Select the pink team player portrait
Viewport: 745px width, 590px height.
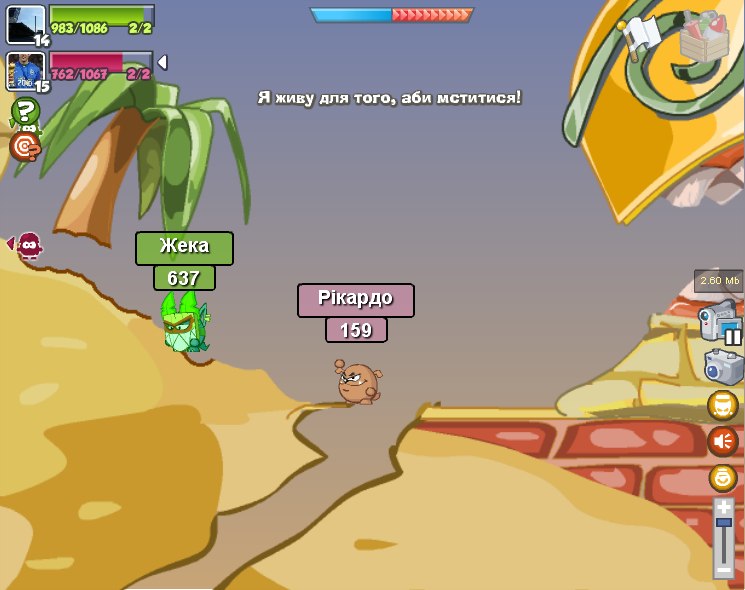tap(26, 72)
